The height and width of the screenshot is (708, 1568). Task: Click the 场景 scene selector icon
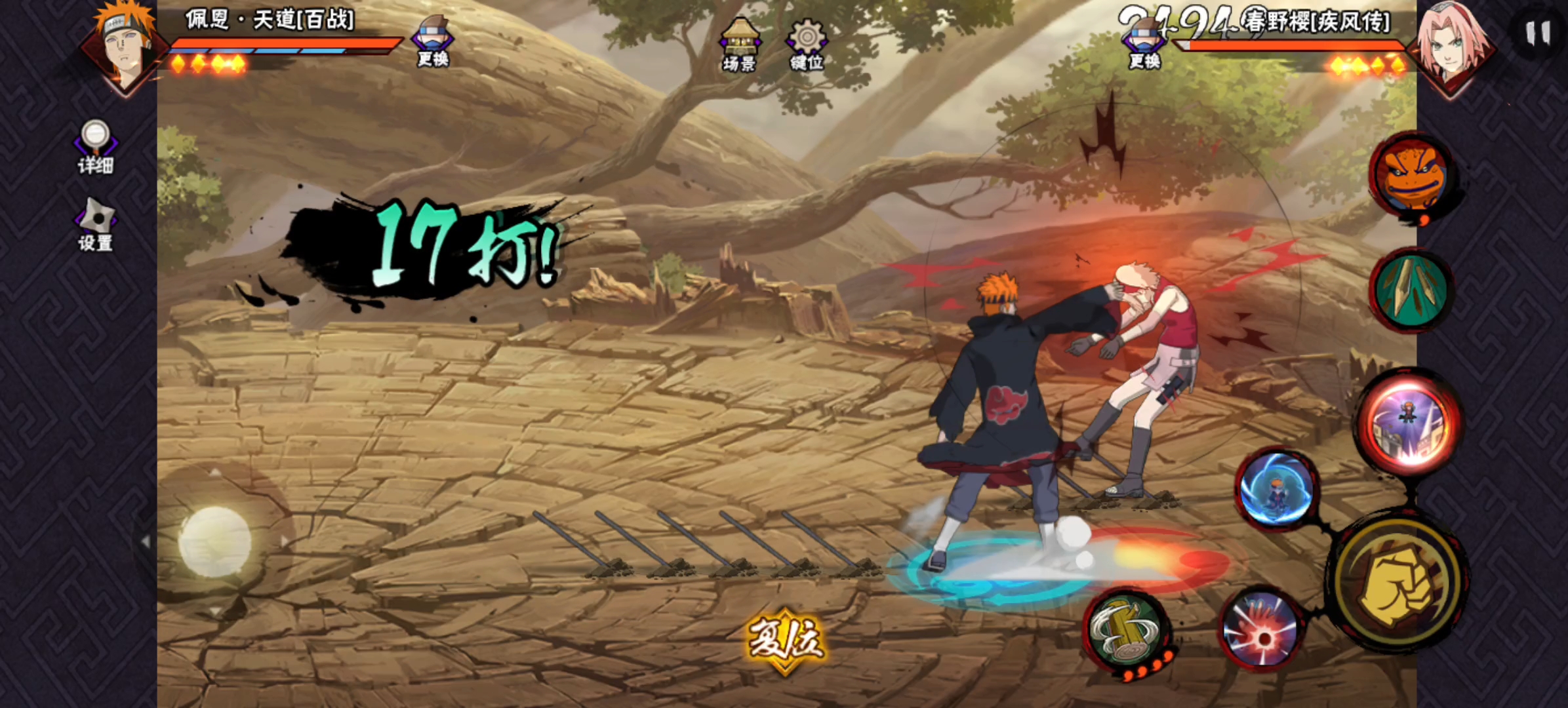(x=739, y=44)
